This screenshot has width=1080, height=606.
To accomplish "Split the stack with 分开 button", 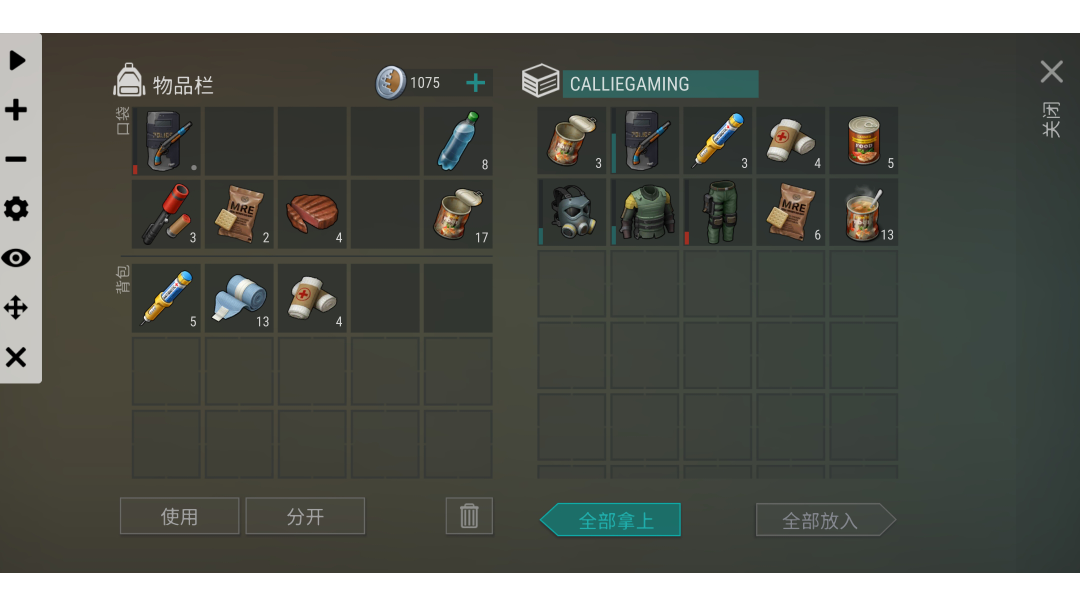I will click(305, 516).
